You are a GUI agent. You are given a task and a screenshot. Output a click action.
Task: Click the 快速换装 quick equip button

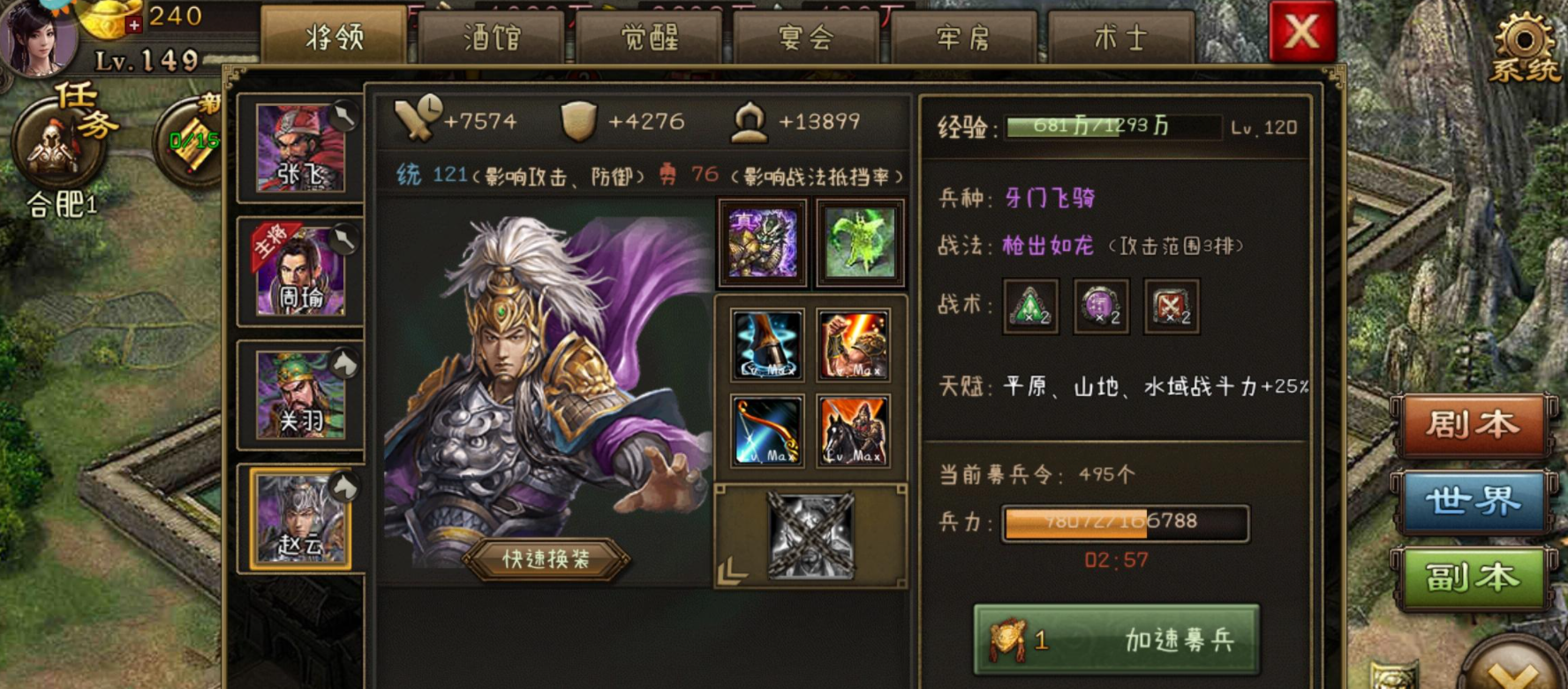[x=547, y=559]
